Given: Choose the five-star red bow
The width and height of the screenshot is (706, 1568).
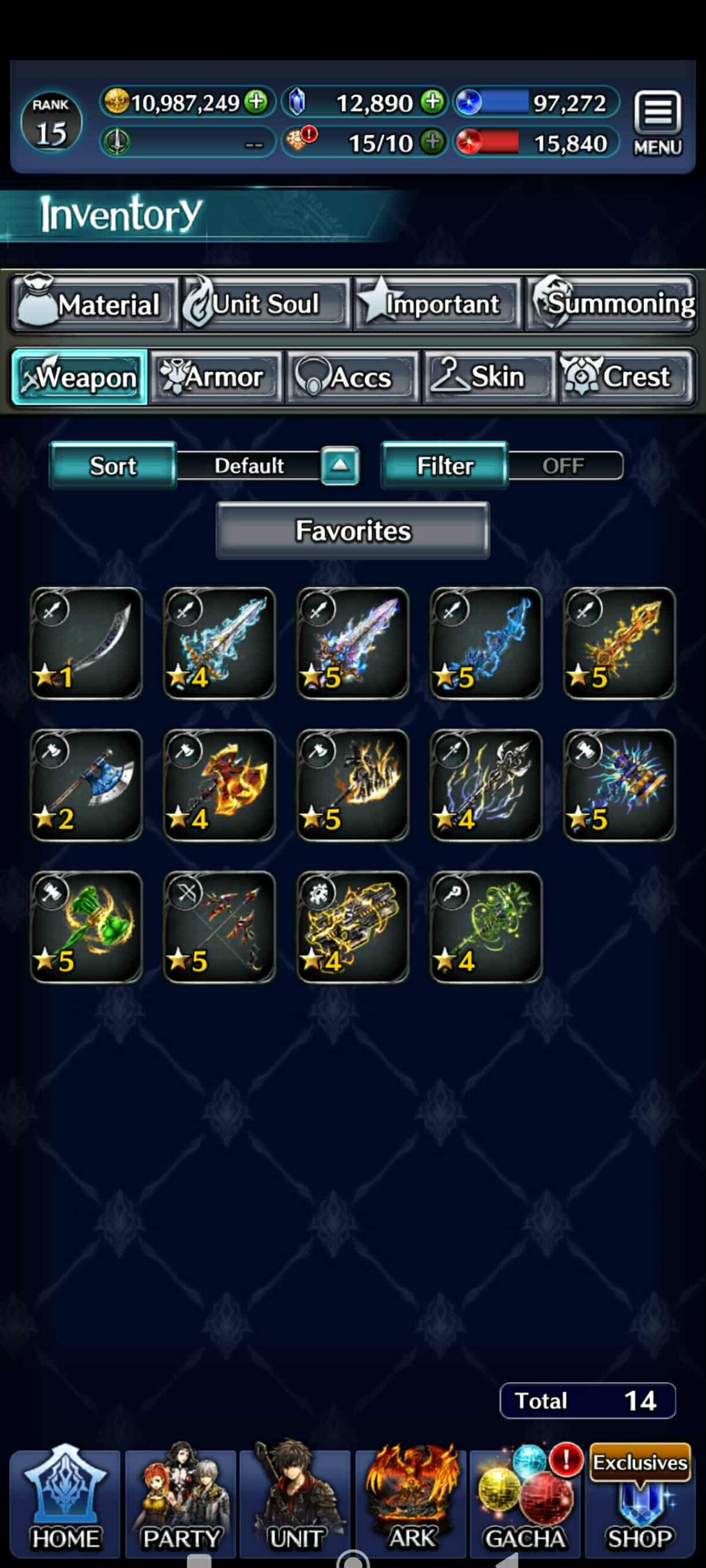Looking at the screenshot, I should coord(219,927).
